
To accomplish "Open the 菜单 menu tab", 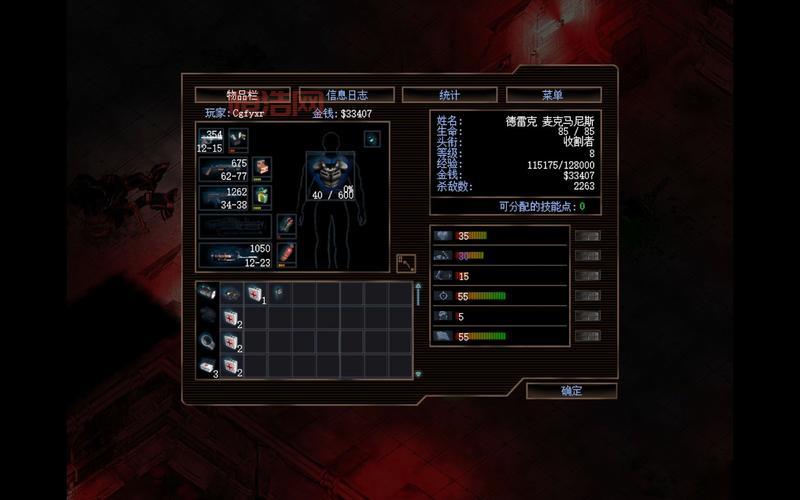I will (553, 95).
